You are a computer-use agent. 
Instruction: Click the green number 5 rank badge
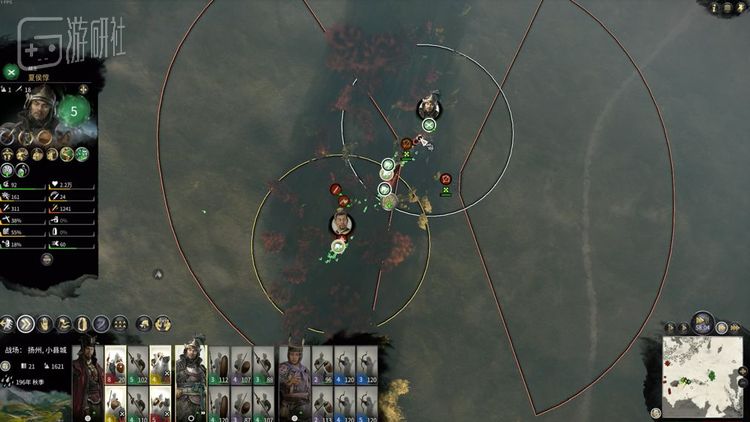[x=74, y=110]
